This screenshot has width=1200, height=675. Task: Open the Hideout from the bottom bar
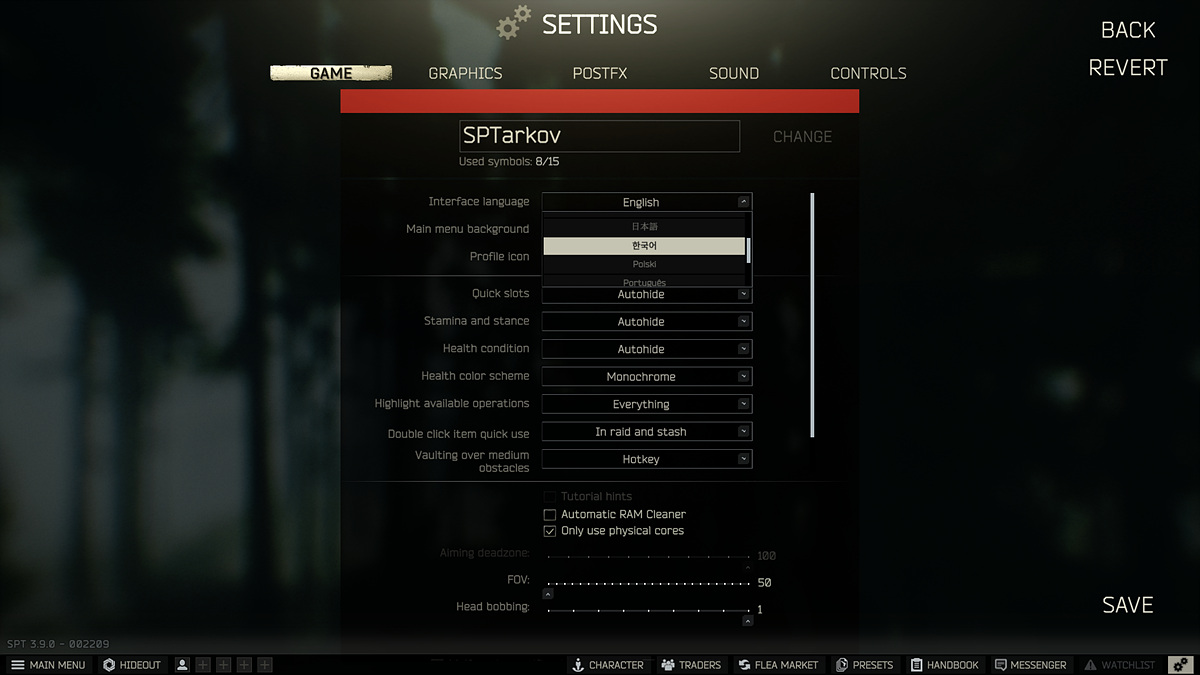tap(131, 665)
